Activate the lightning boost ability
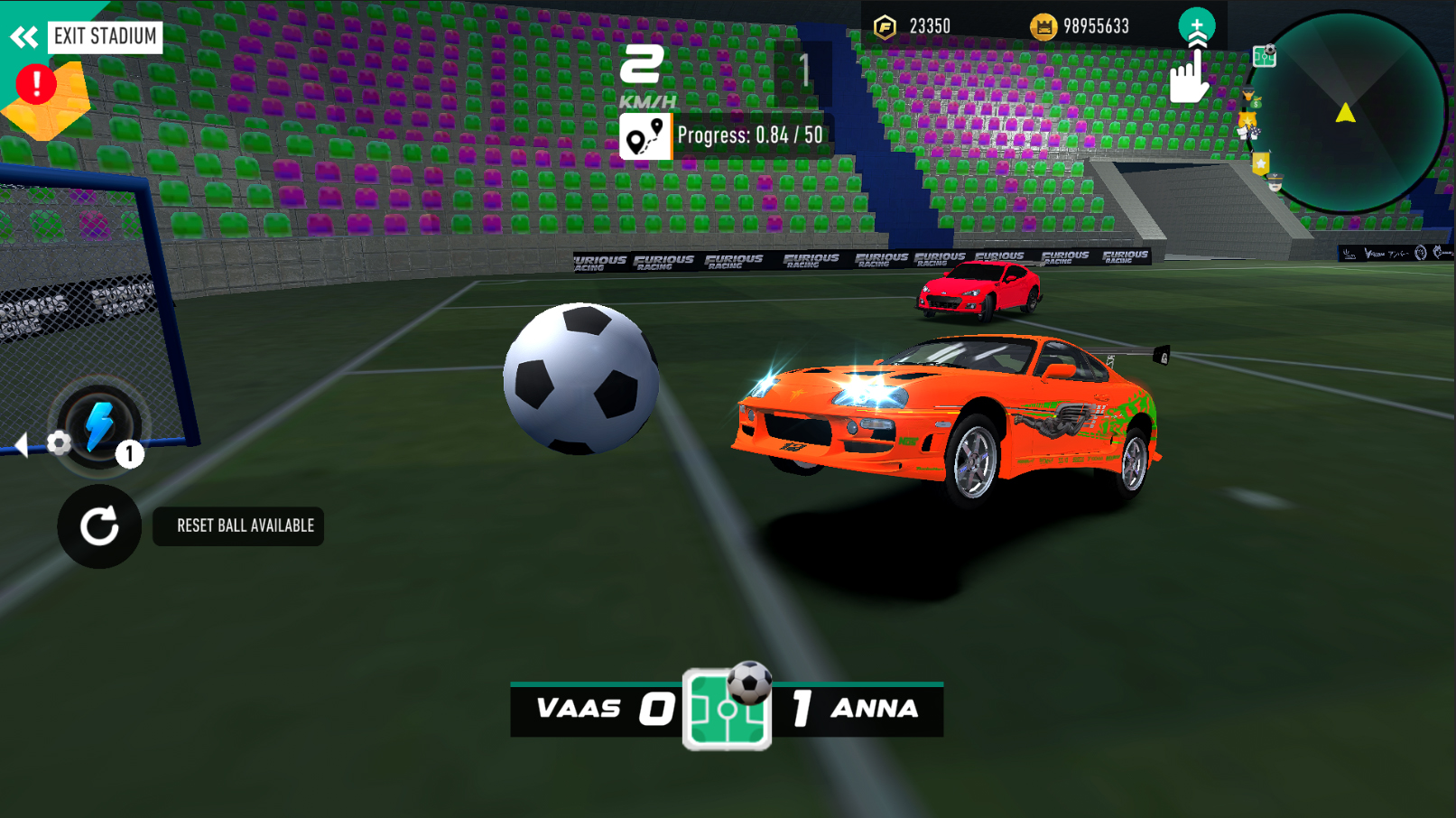This screenshot has height=818, width=1456. pyautogui.click(x=99, y=424)
